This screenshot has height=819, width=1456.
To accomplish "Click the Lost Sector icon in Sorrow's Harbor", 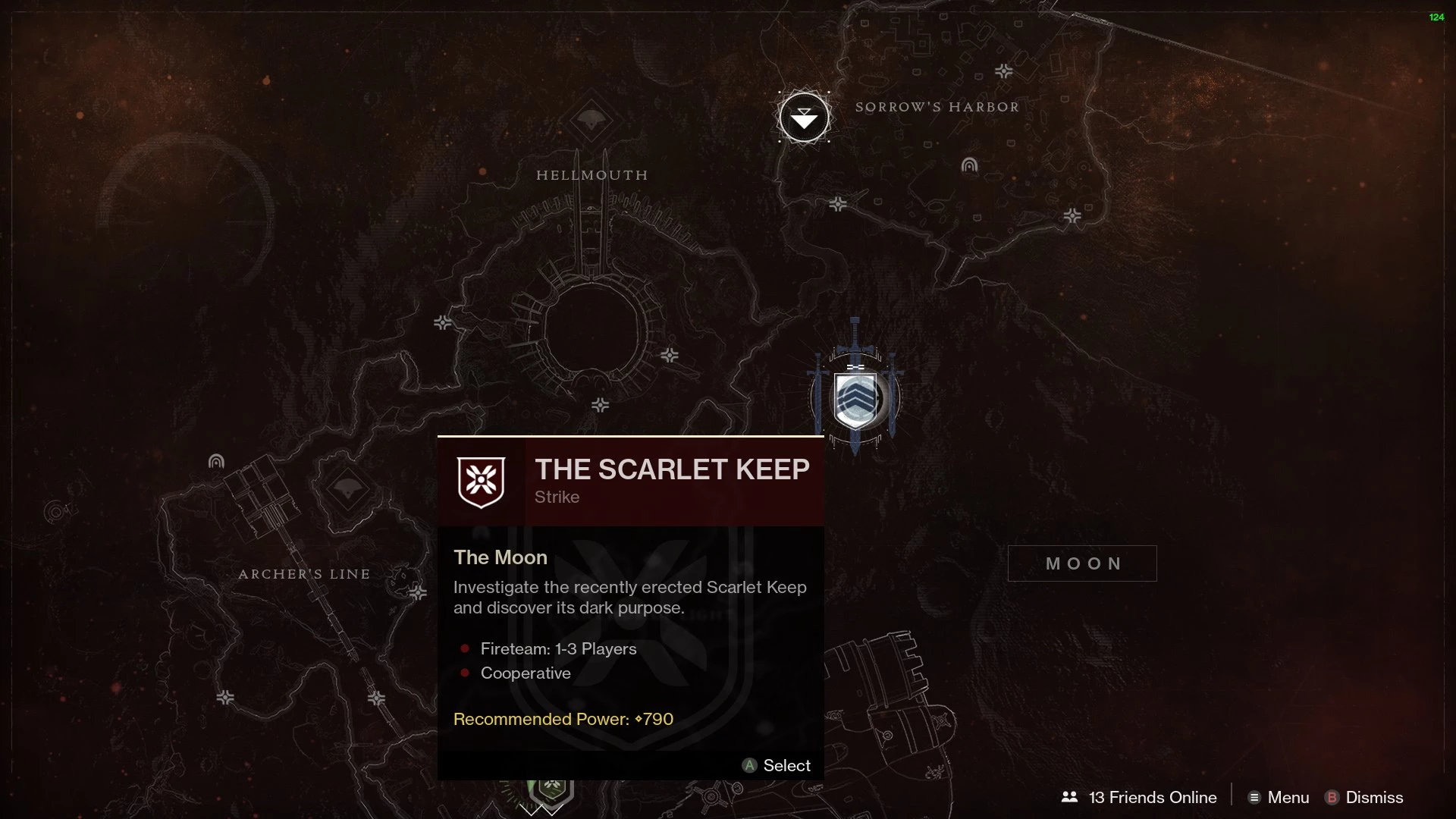I will pos(969,165).
